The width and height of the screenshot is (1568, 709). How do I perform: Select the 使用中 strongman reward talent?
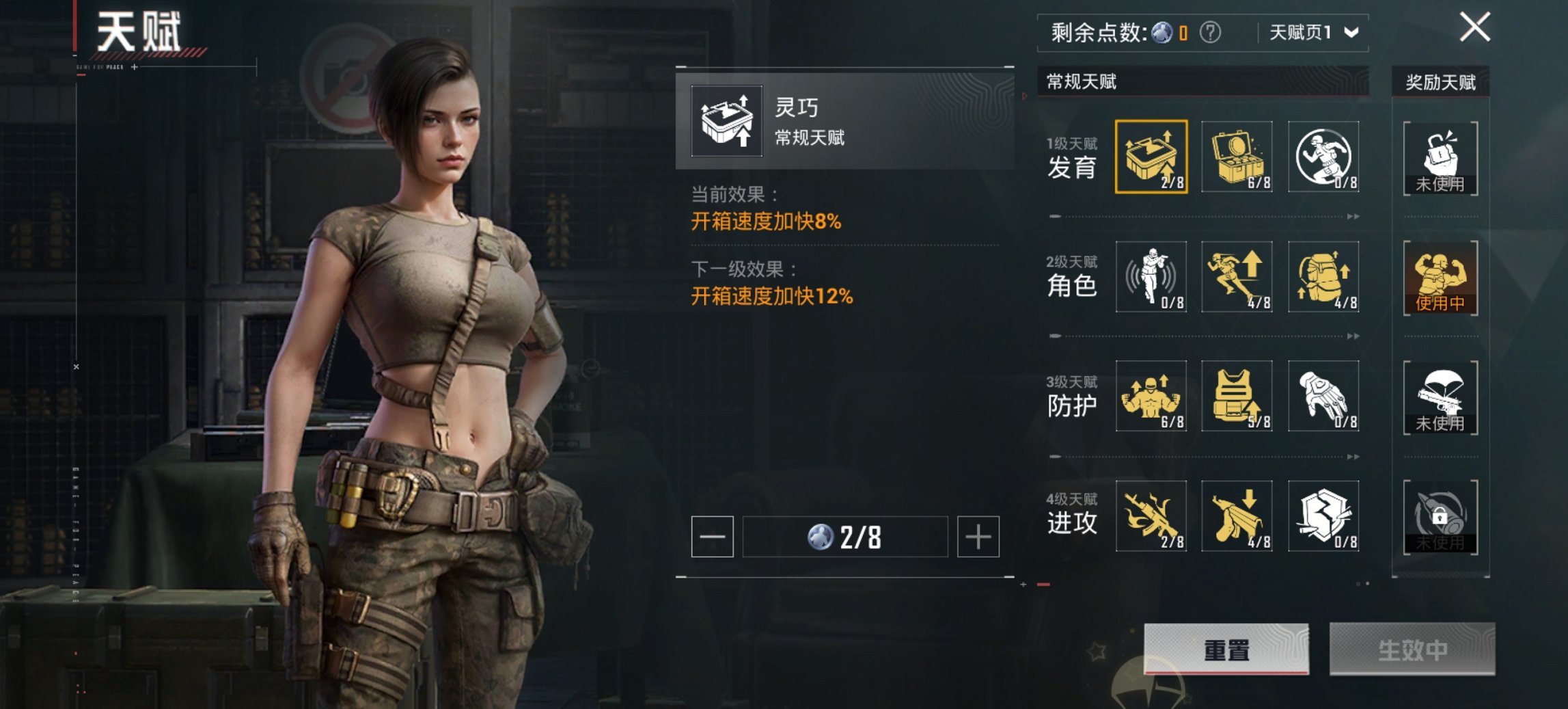tap(1440, 278)
